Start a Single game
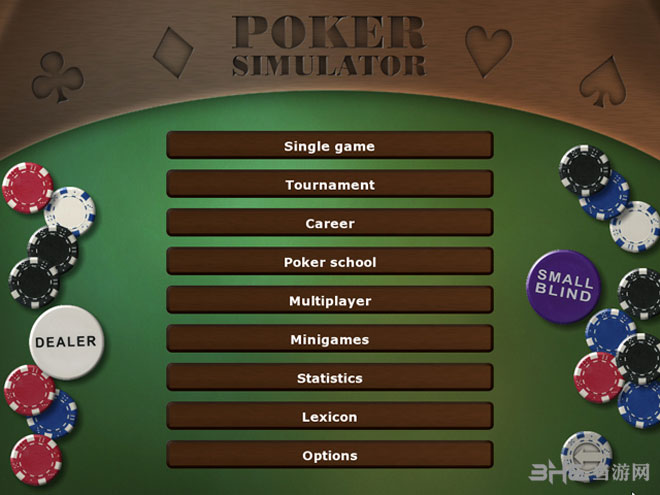Viewport: 660px width, 495px height. [x=329, y=146]
